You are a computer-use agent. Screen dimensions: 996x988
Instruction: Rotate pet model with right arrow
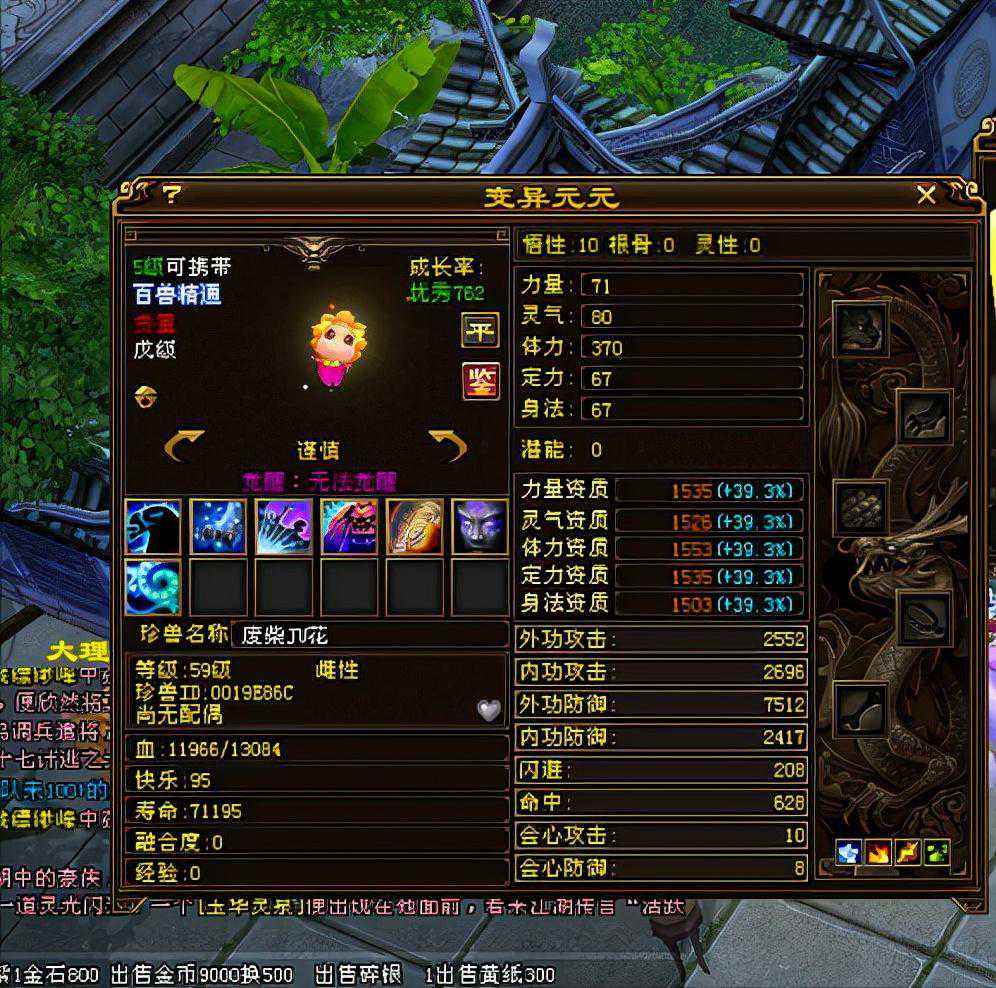[448, 446]
